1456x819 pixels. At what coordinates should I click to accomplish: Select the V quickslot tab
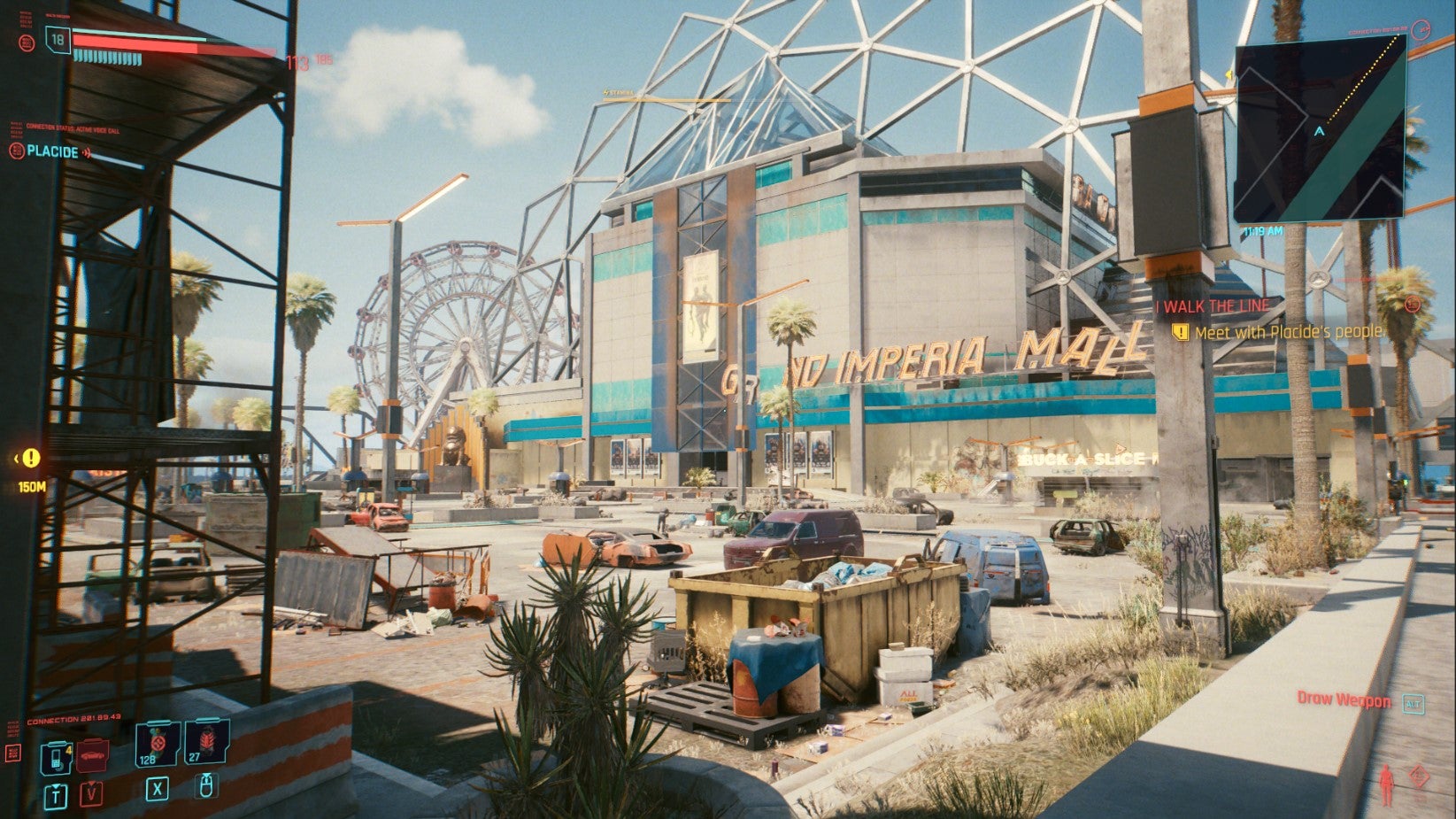click(x=91, y=794)
